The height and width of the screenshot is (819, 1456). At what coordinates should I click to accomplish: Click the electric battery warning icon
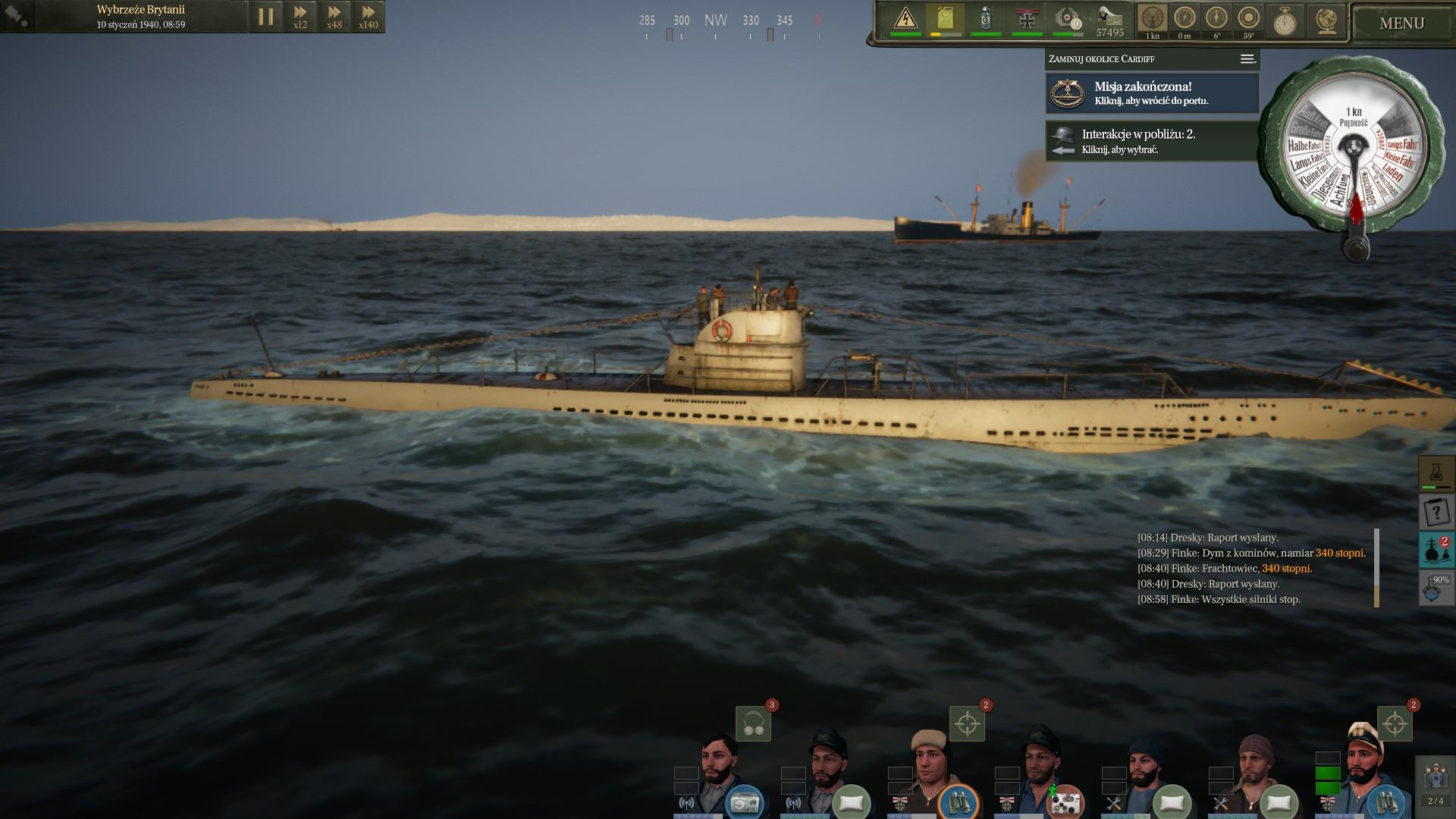tap(905, 18)
